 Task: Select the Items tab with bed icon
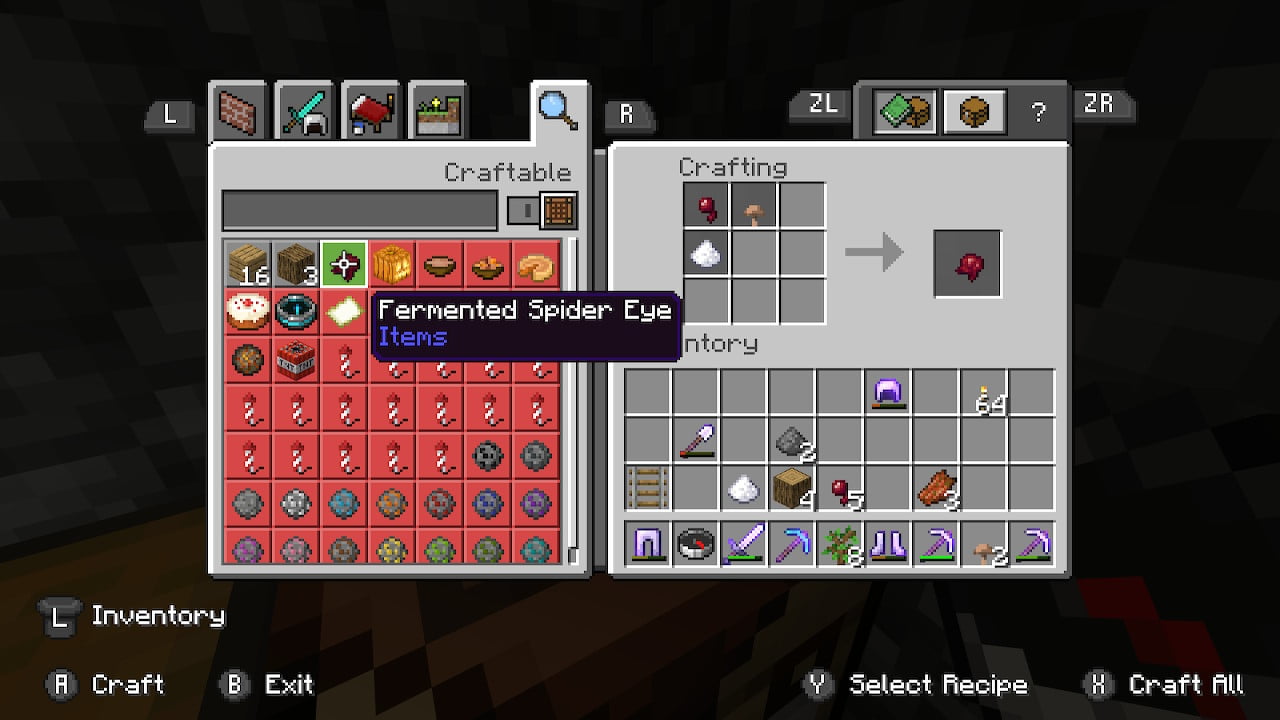(371, 110)
